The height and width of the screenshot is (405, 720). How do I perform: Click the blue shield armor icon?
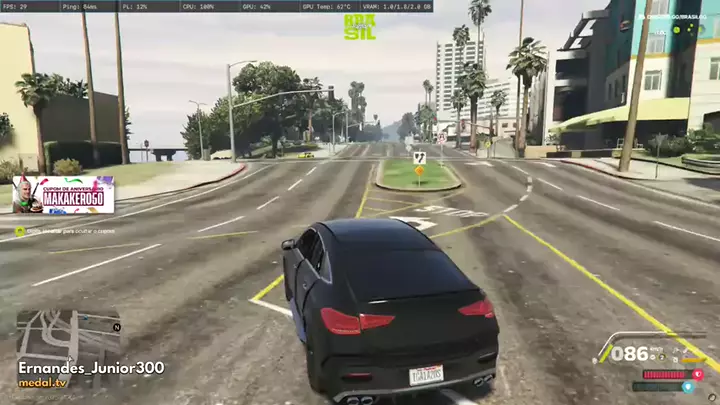tap(687, 387)
